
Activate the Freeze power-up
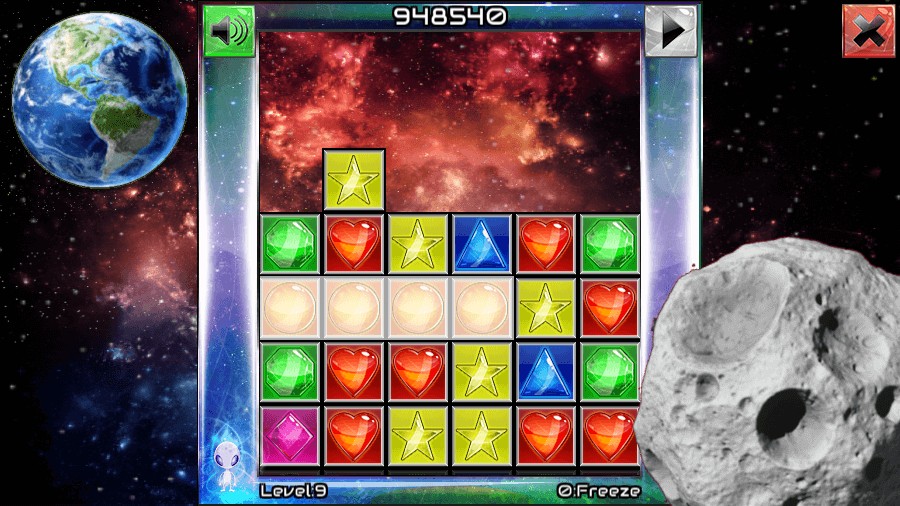[x=599, y=491]
